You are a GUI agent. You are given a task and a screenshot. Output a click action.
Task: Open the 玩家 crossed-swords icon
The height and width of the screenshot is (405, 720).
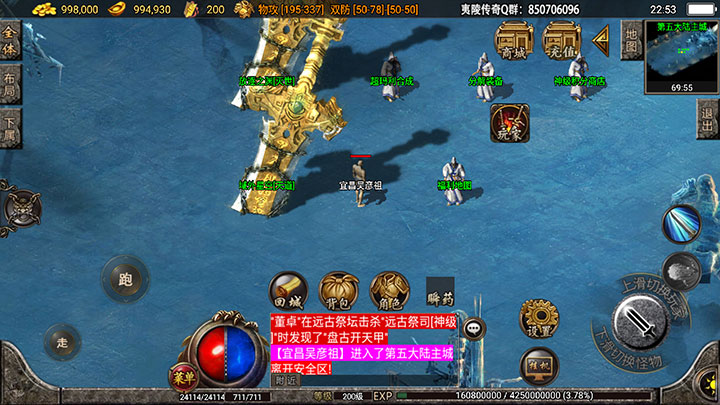point(510,123)
